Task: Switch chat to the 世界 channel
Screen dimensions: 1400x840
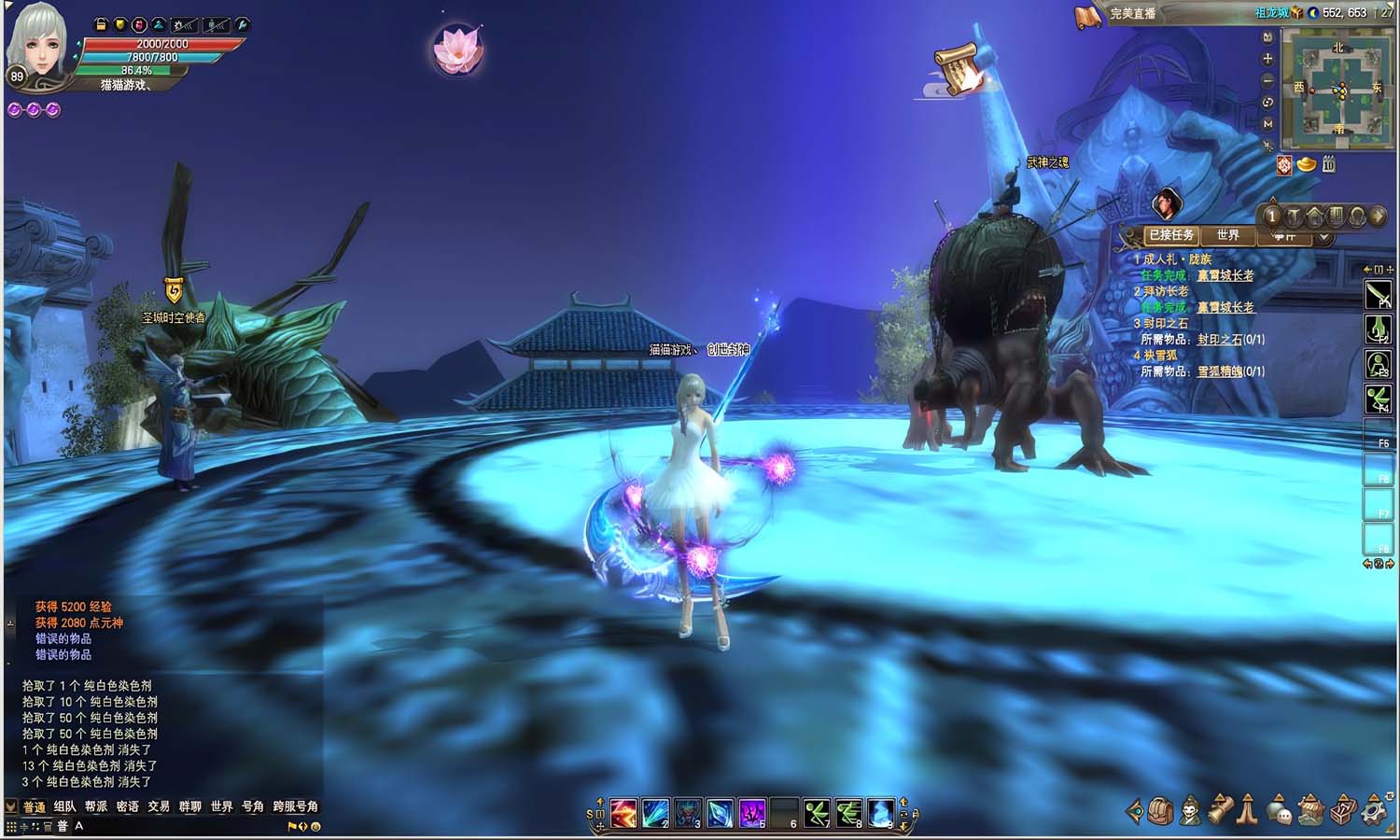Action: [221, 806]
